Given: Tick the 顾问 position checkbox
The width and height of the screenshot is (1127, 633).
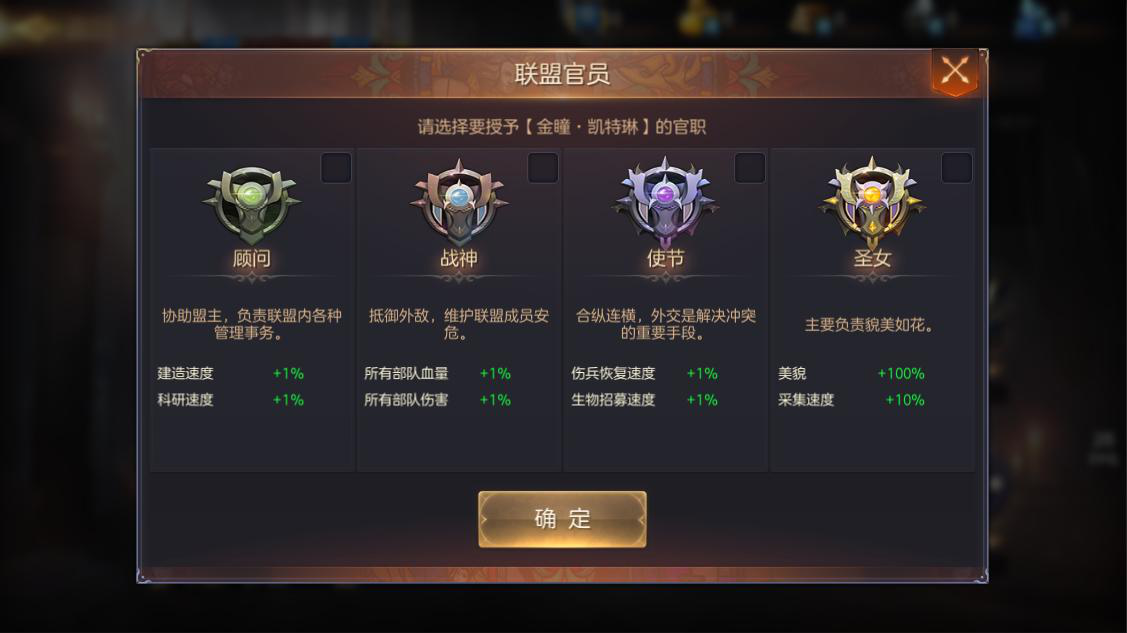Looking at the screenshot, I should click(x=336, y=168).
